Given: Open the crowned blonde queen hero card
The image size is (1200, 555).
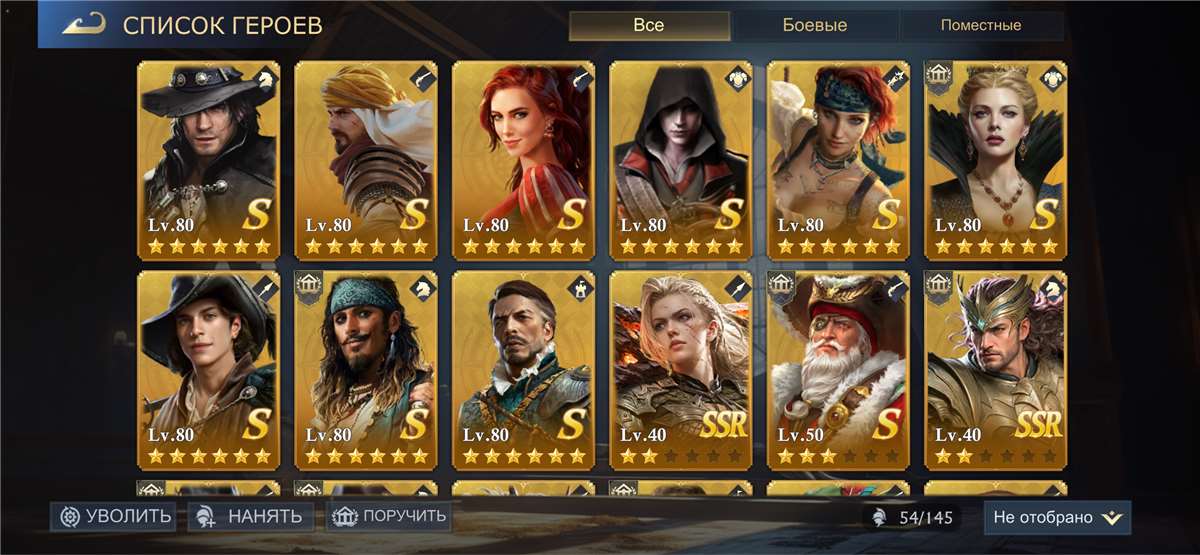Looking at the screenshot, I should coord(996,160).
